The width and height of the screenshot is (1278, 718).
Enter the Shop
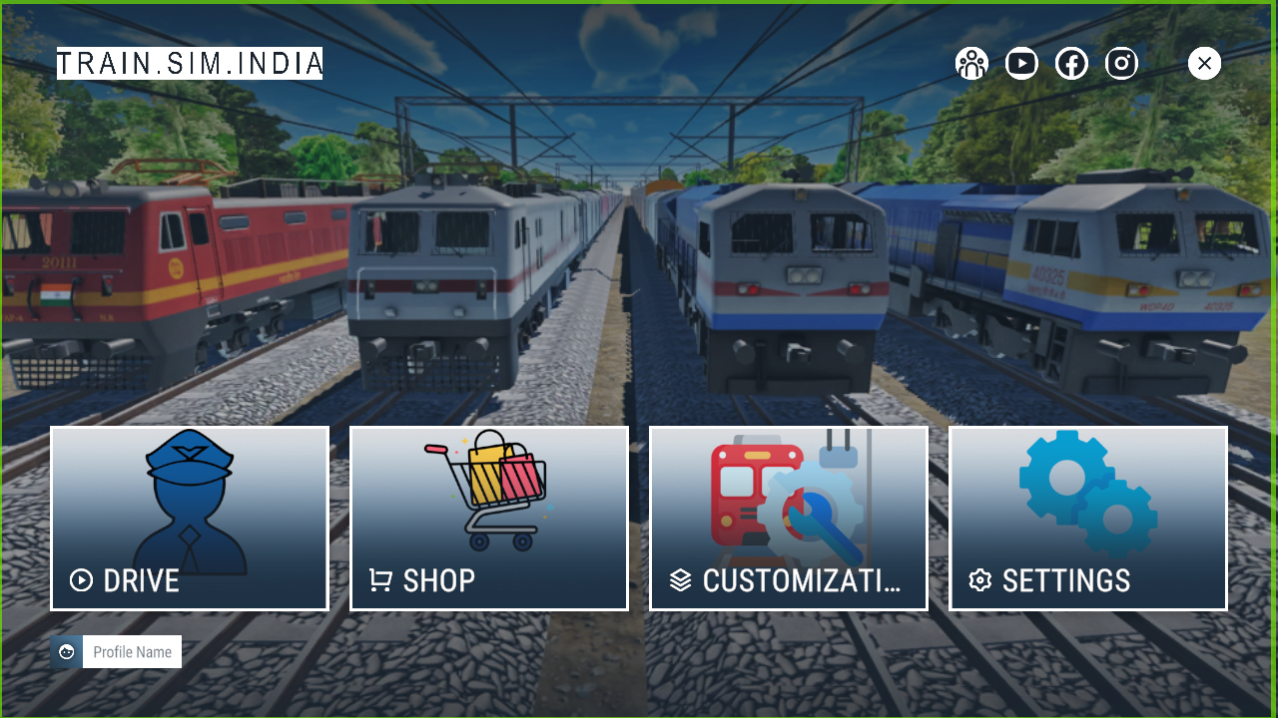489,518
